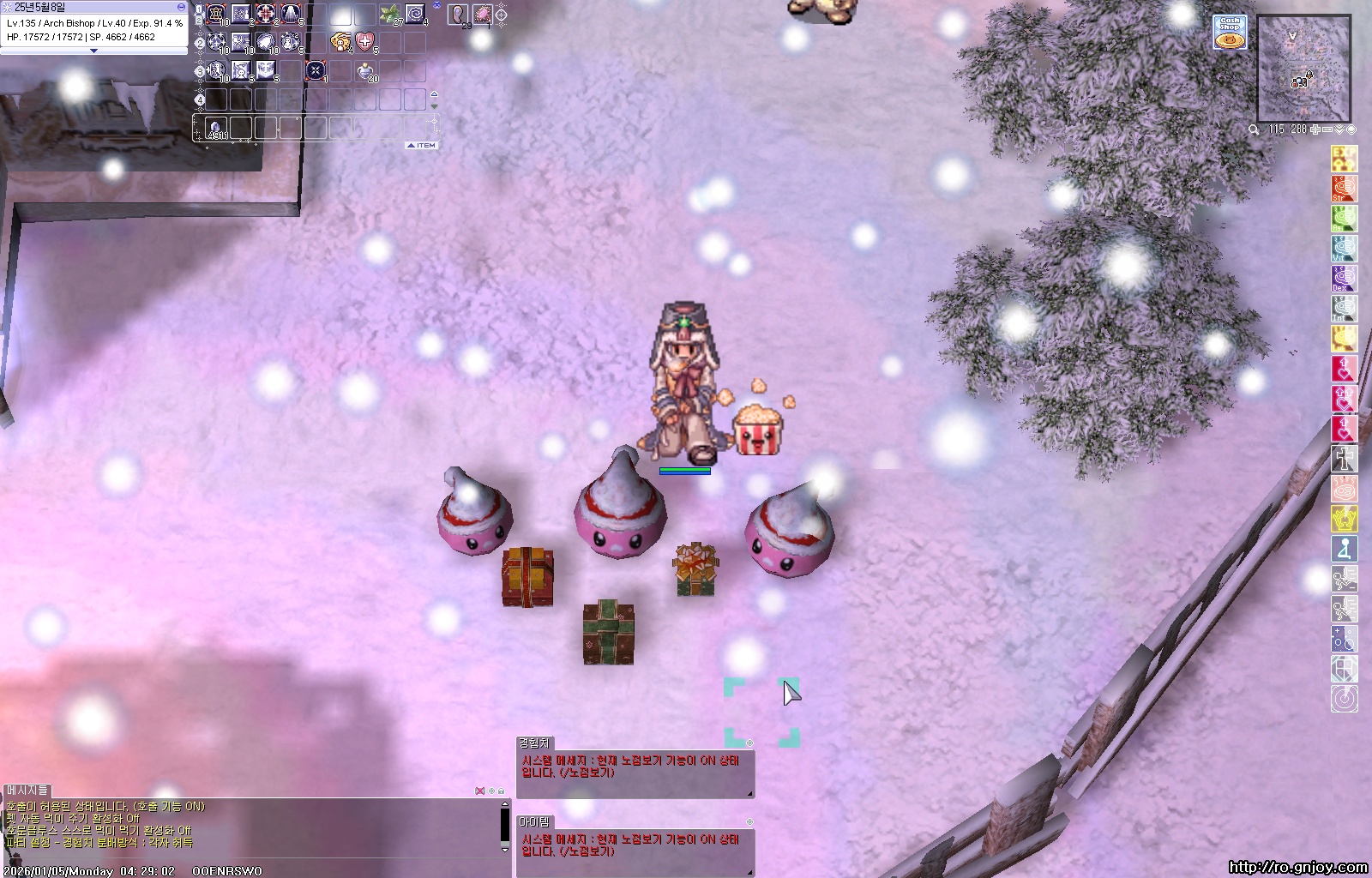Open the minimap search magnifier
1372x878 pixels.
click(1254, 129)
